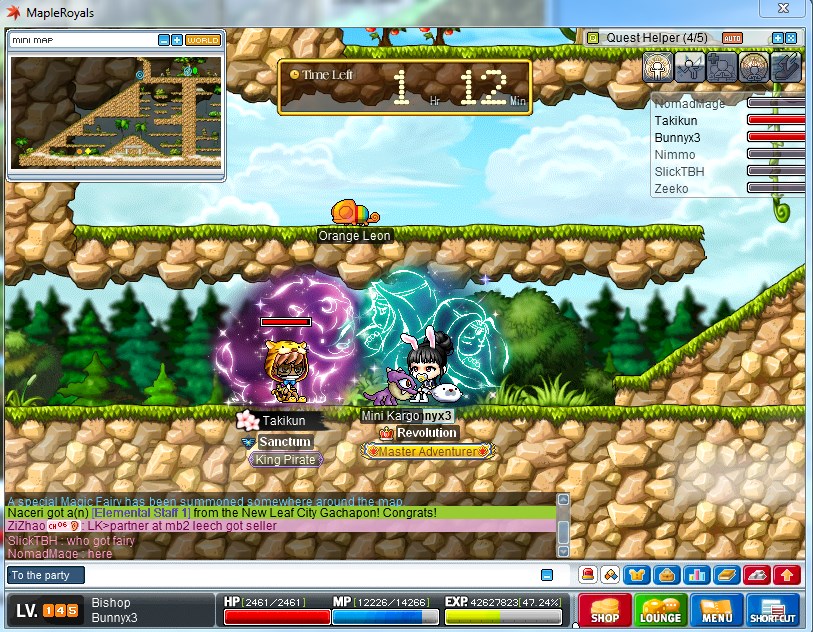This screenshot has height=632, width=813.
Task: Open the Shortcut panel
Action: coord(773,610)
